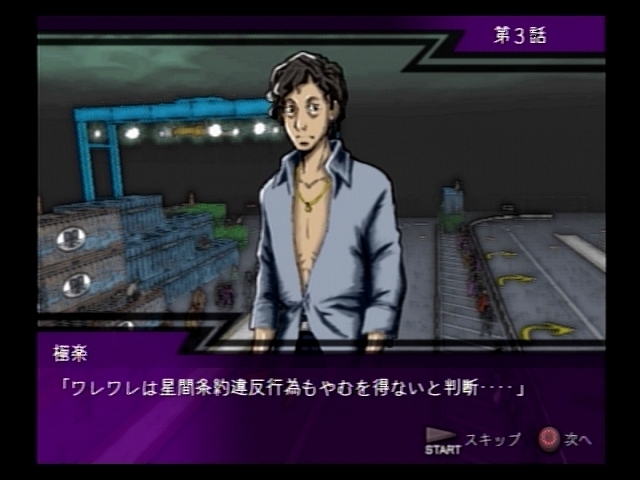Skip the dialogue with スキップ
This screenshot has height=480, width=640.
point(473,439)
